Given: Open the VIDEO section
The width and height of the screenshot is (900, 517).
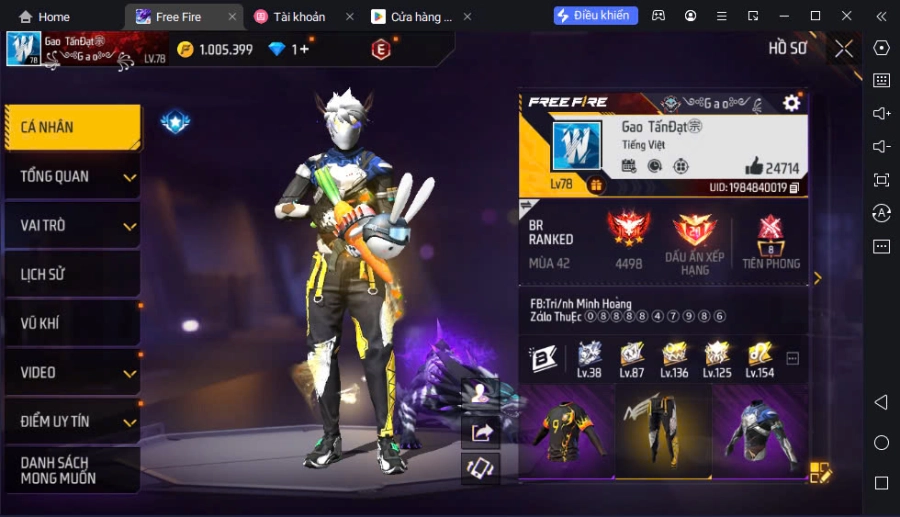Looking at the screenshot, I should tap(70, 372).
